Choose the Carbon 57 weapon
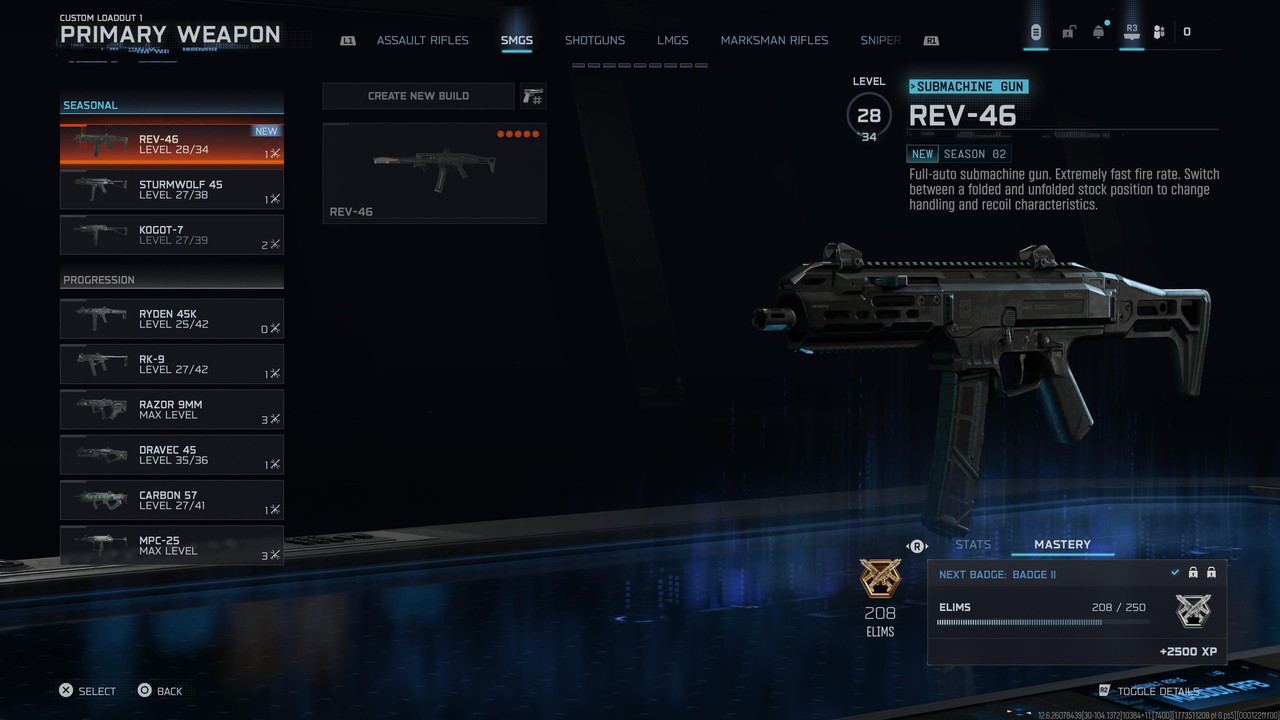The width and height of the screenshot is (1280, 720). (x=172, y=500)
